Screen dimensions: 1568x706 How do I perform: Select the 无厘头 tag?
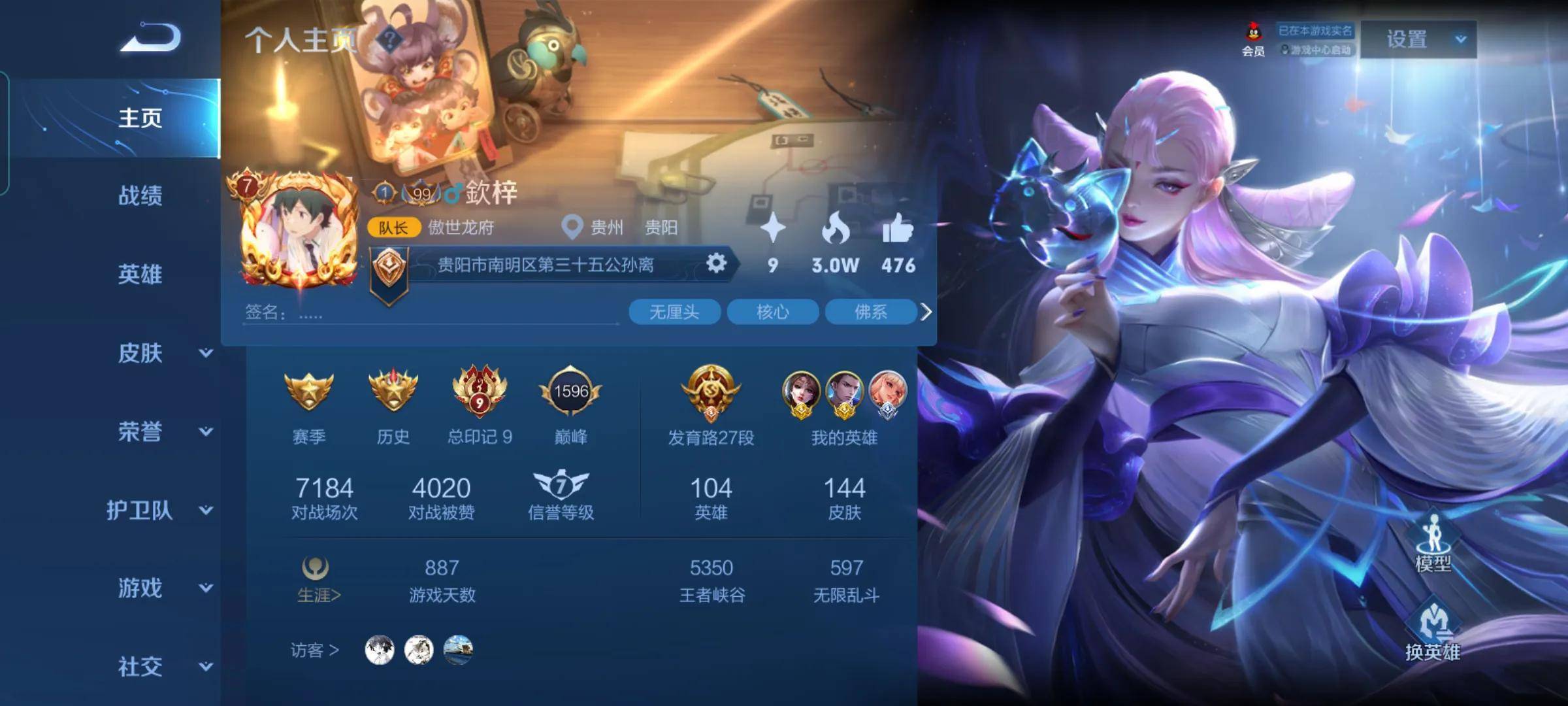point(674,312)
